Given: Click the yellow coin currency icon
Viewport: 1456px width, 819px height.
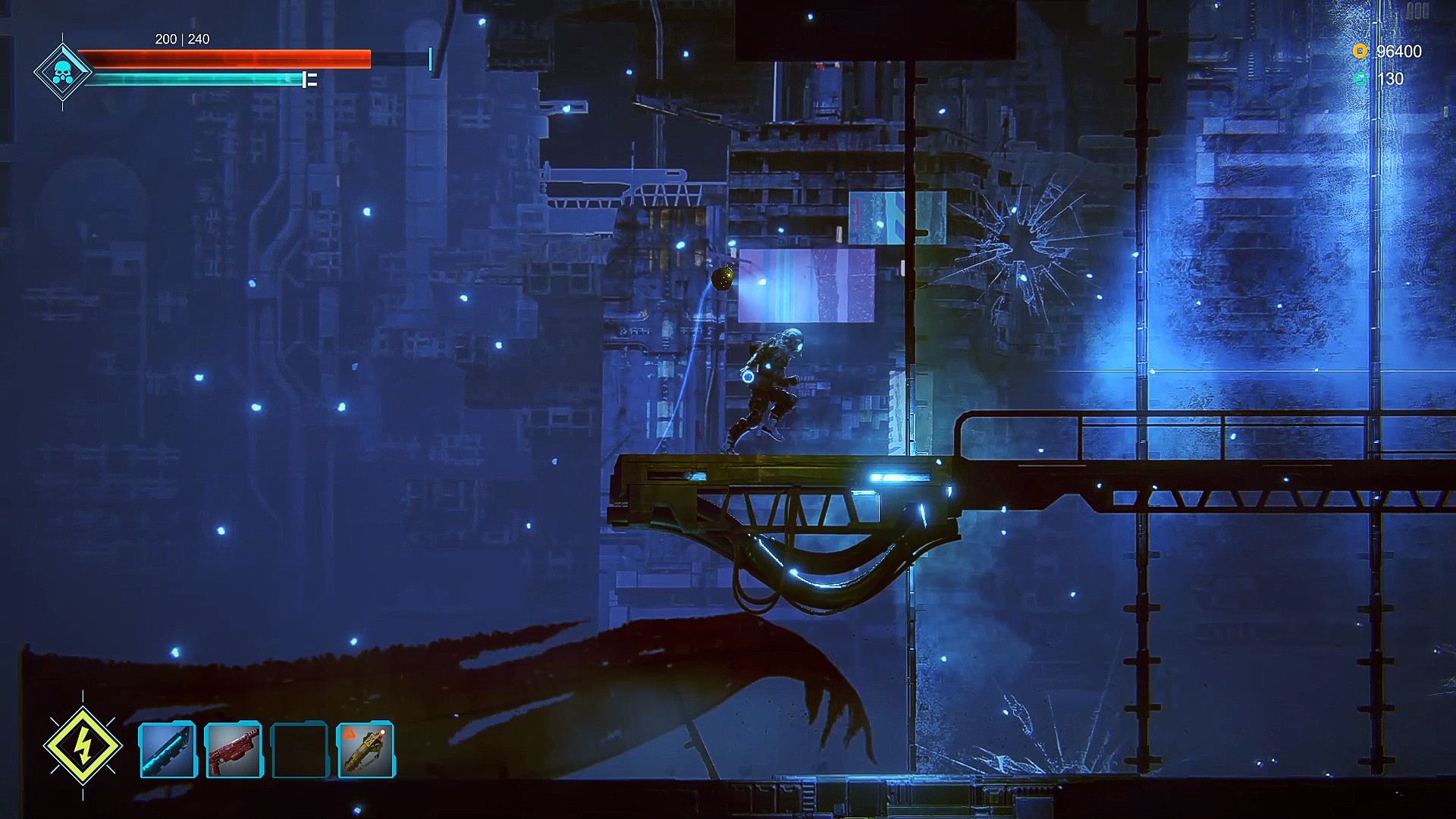Looking at the screenshot, I should pyautogui.click(x=1360, y=52).
